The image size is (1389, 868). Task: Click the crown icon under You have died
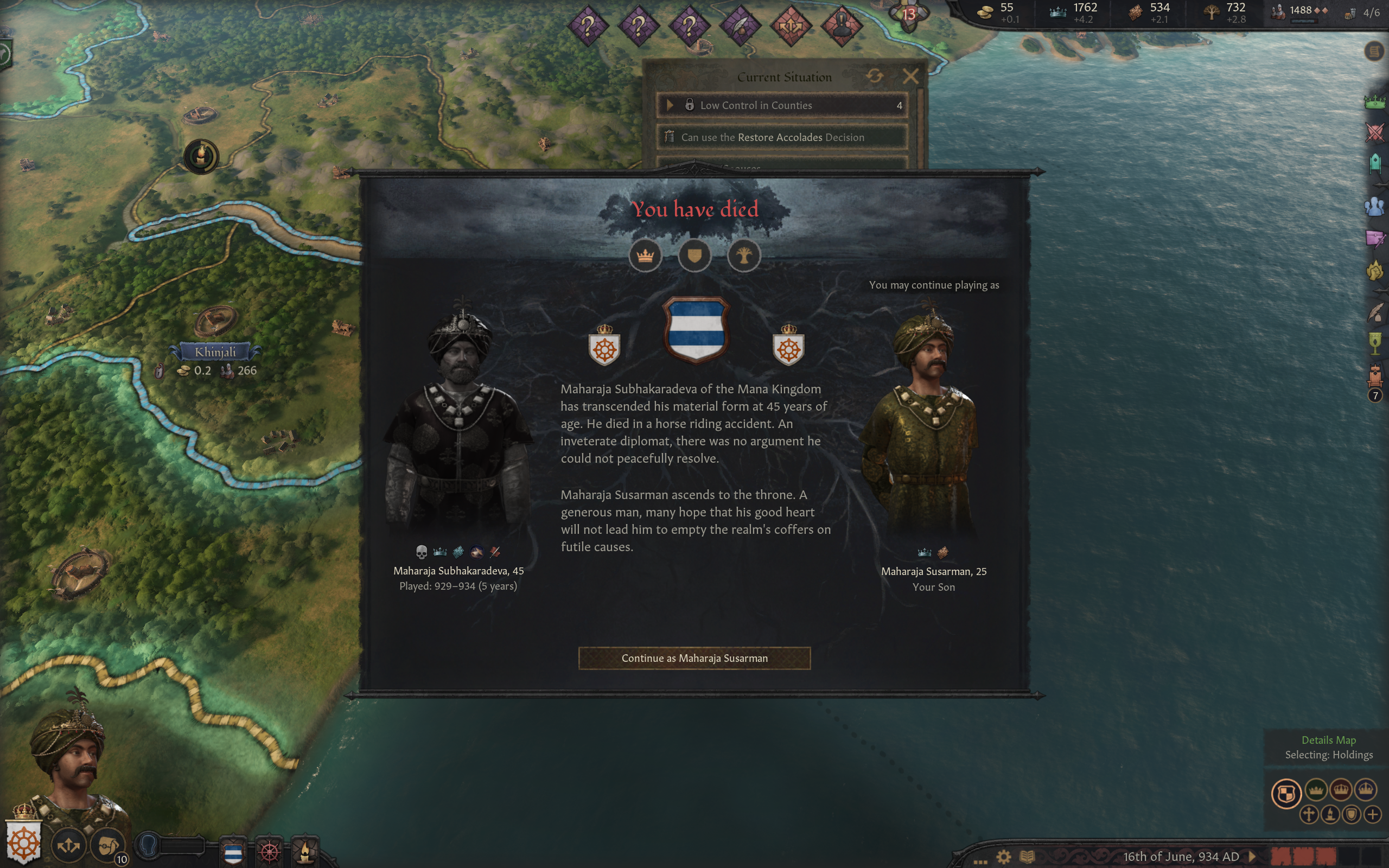pos(645,256)
